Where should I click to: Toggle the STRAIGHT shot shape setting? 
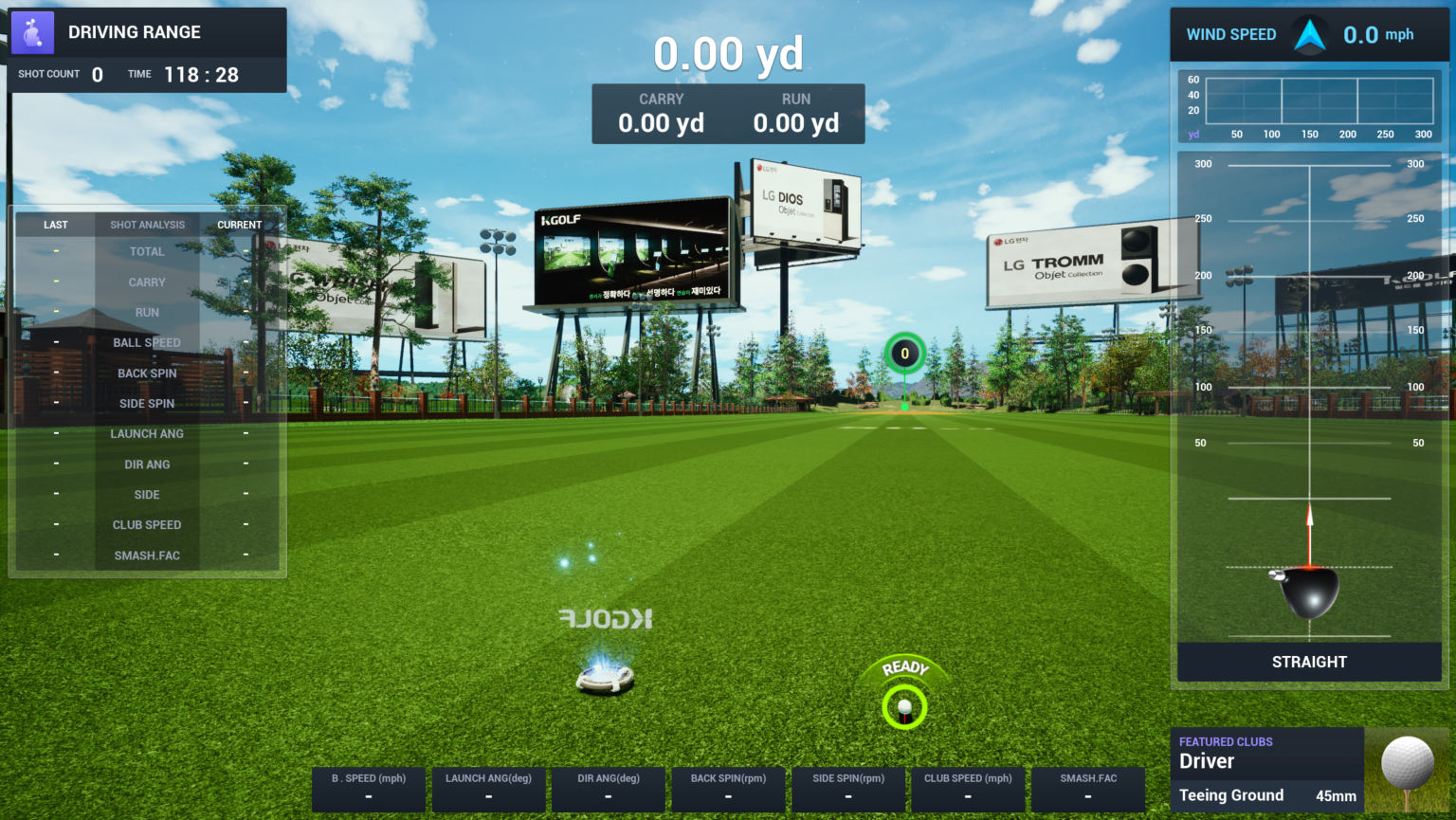click(x=1309, y=662)
